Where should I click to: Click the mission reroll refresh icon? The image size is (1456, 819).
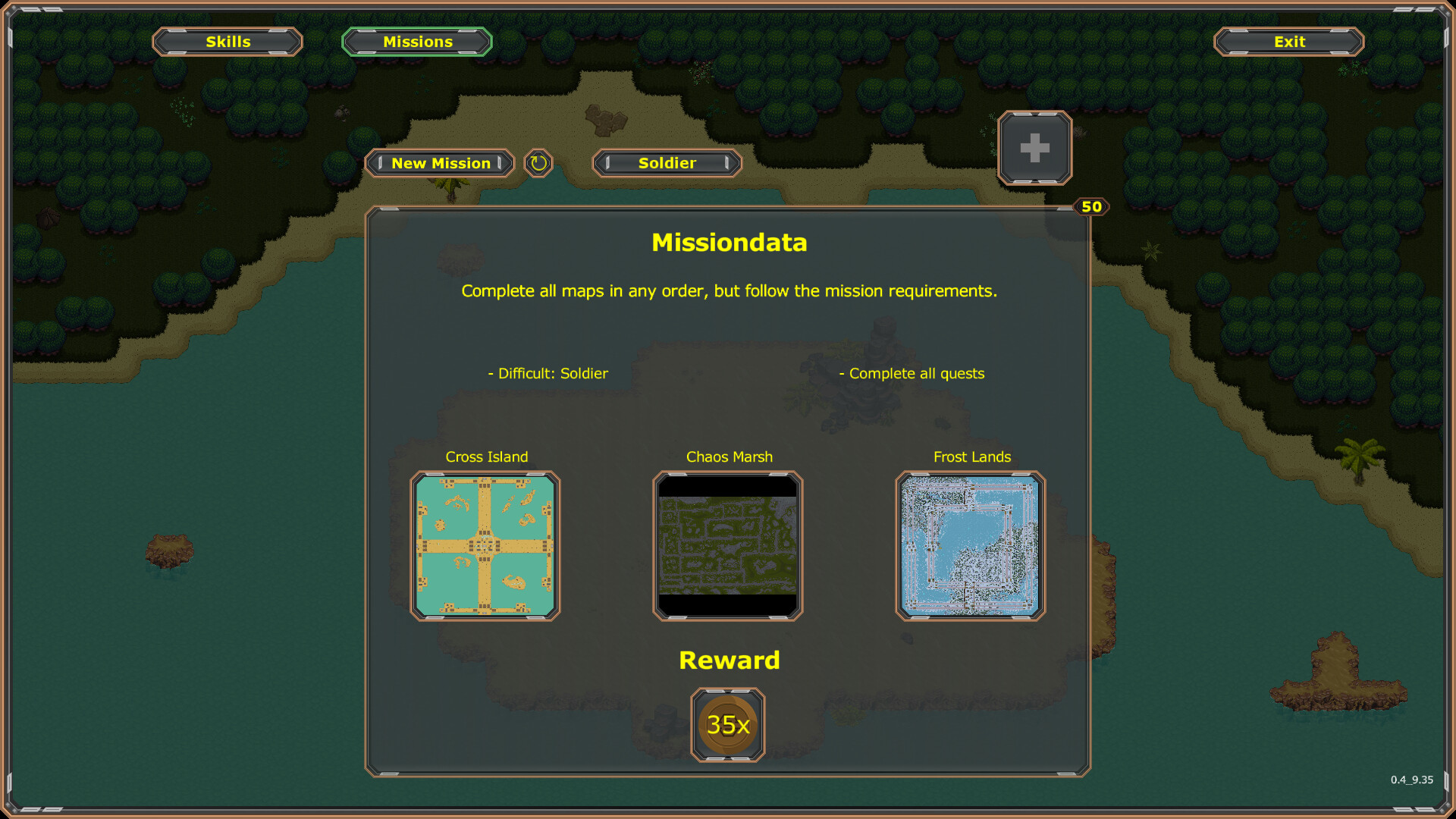point(538,163)
